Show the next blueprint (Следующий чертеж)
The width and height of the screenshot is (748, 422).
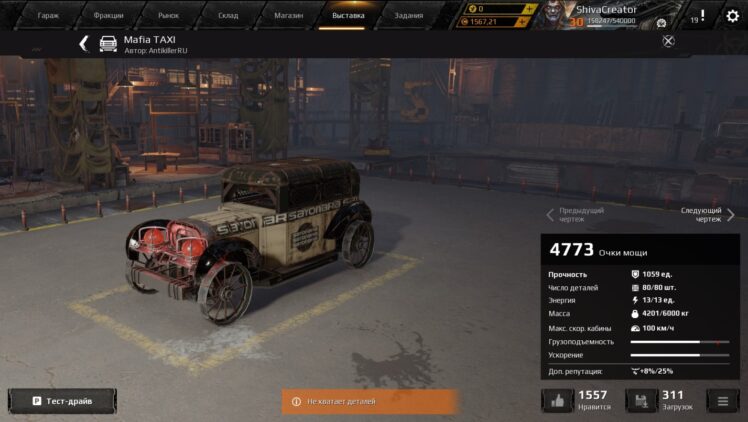pyautogui.click(x=708, y=215)
